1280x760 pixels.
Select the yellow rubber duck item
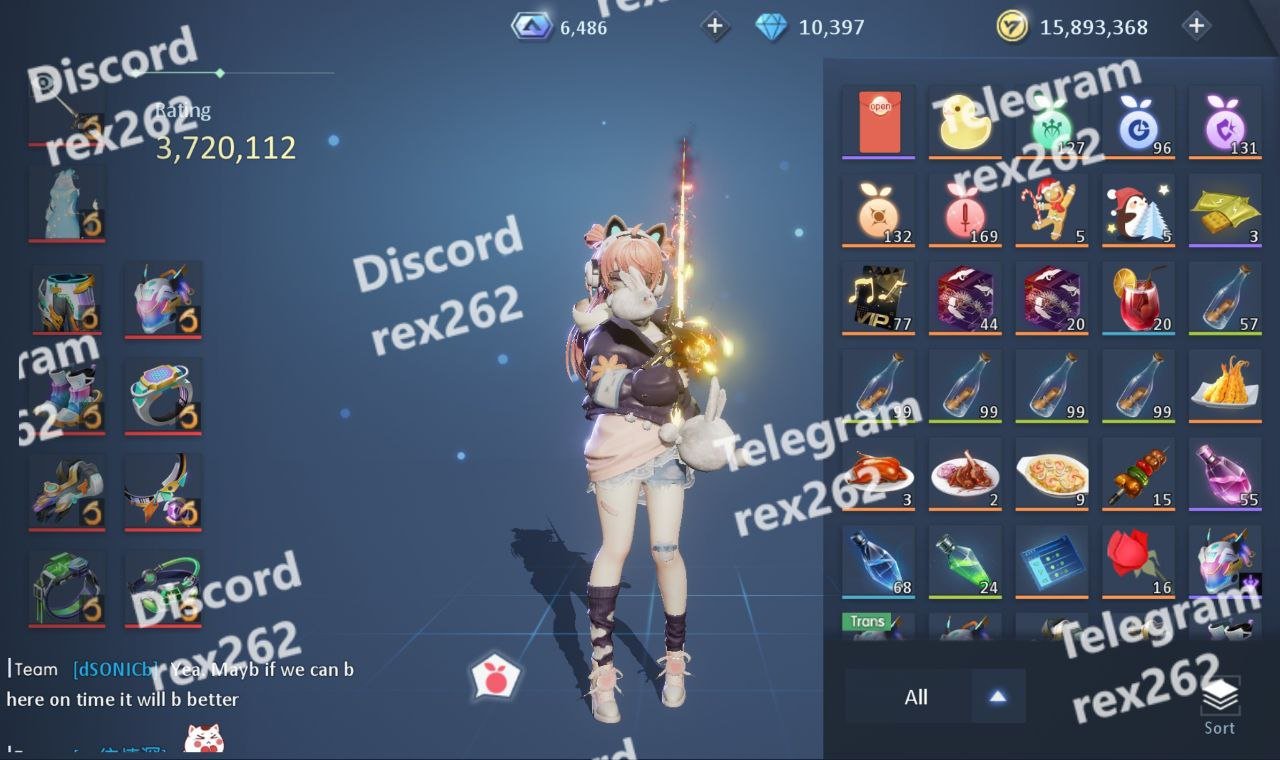coord(965,122)
